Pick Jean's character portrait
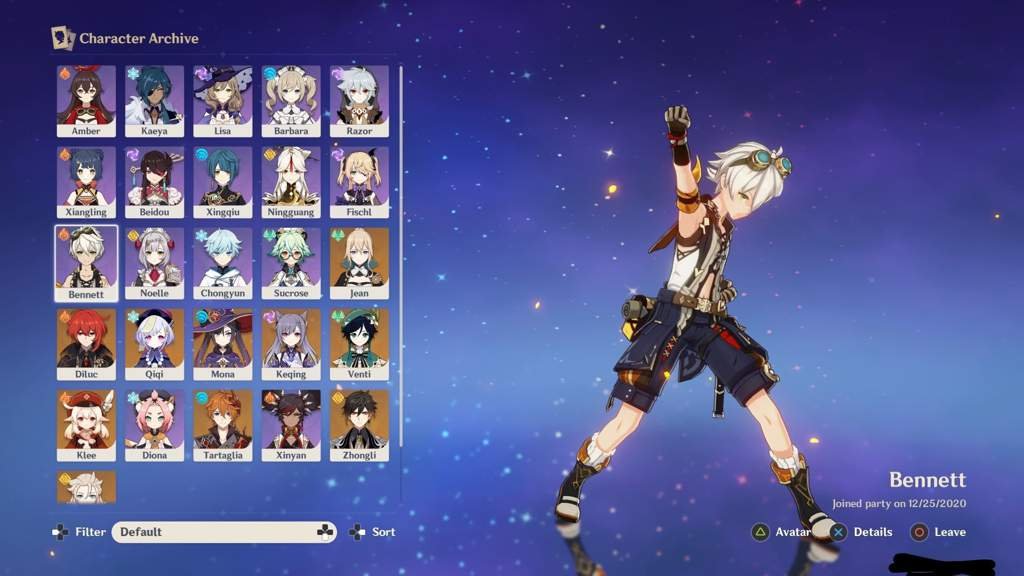 (359, 260)
